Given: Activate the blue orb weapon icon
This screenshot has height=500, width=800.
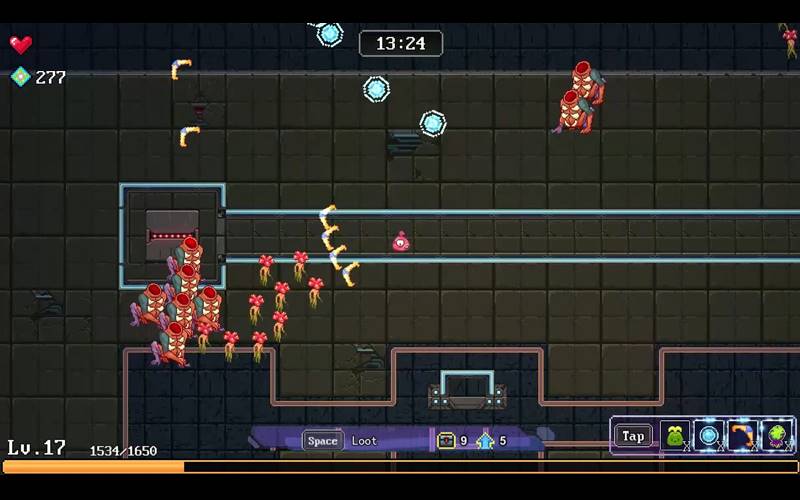Looking at the screenshot, I should tap(709, 436).
